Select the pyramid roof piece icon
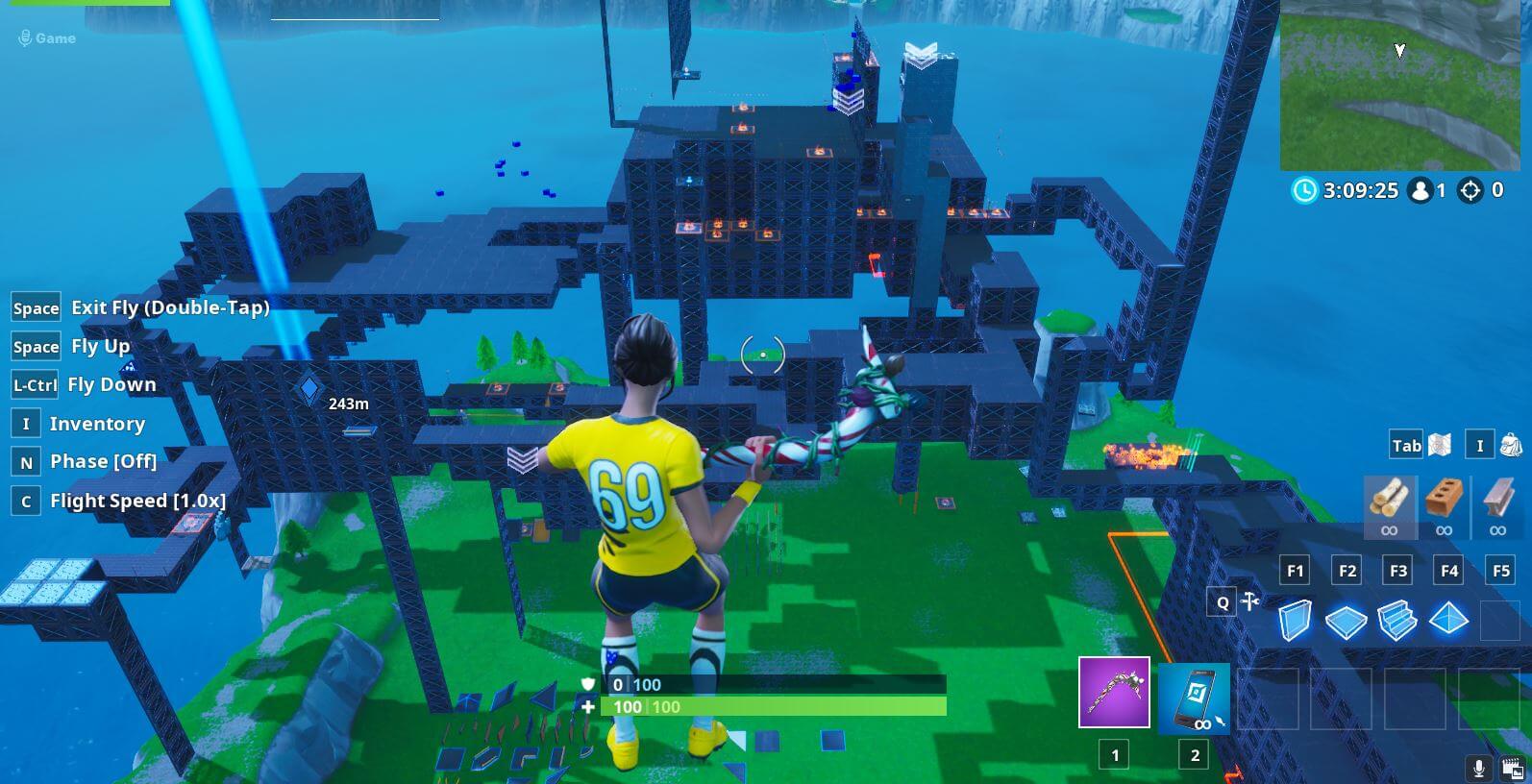This screenshot has width=1532, height=784. (x=1449, y=620)
